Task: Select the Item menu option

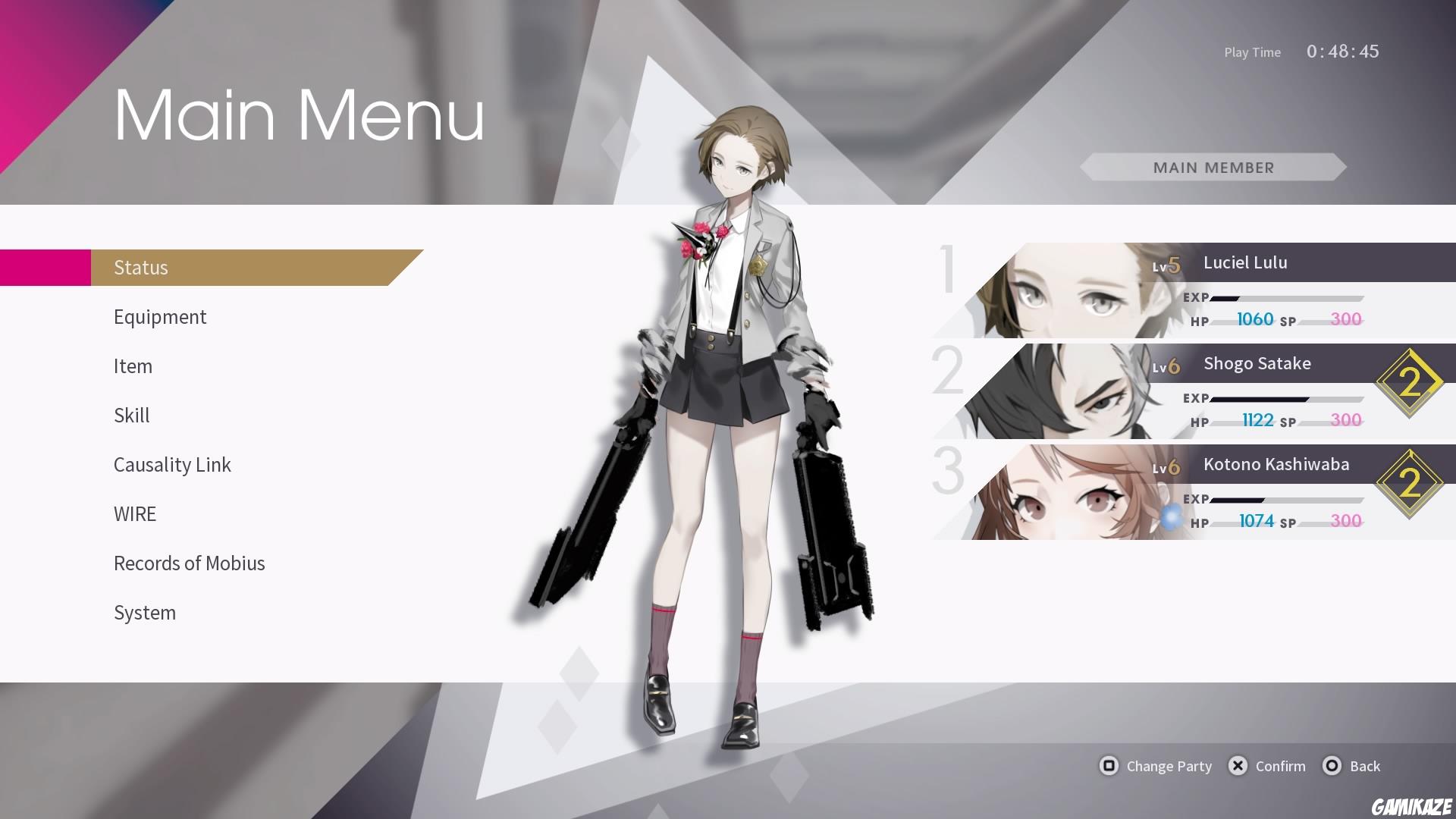Action: pyautogui.click(x=133, y=366)
